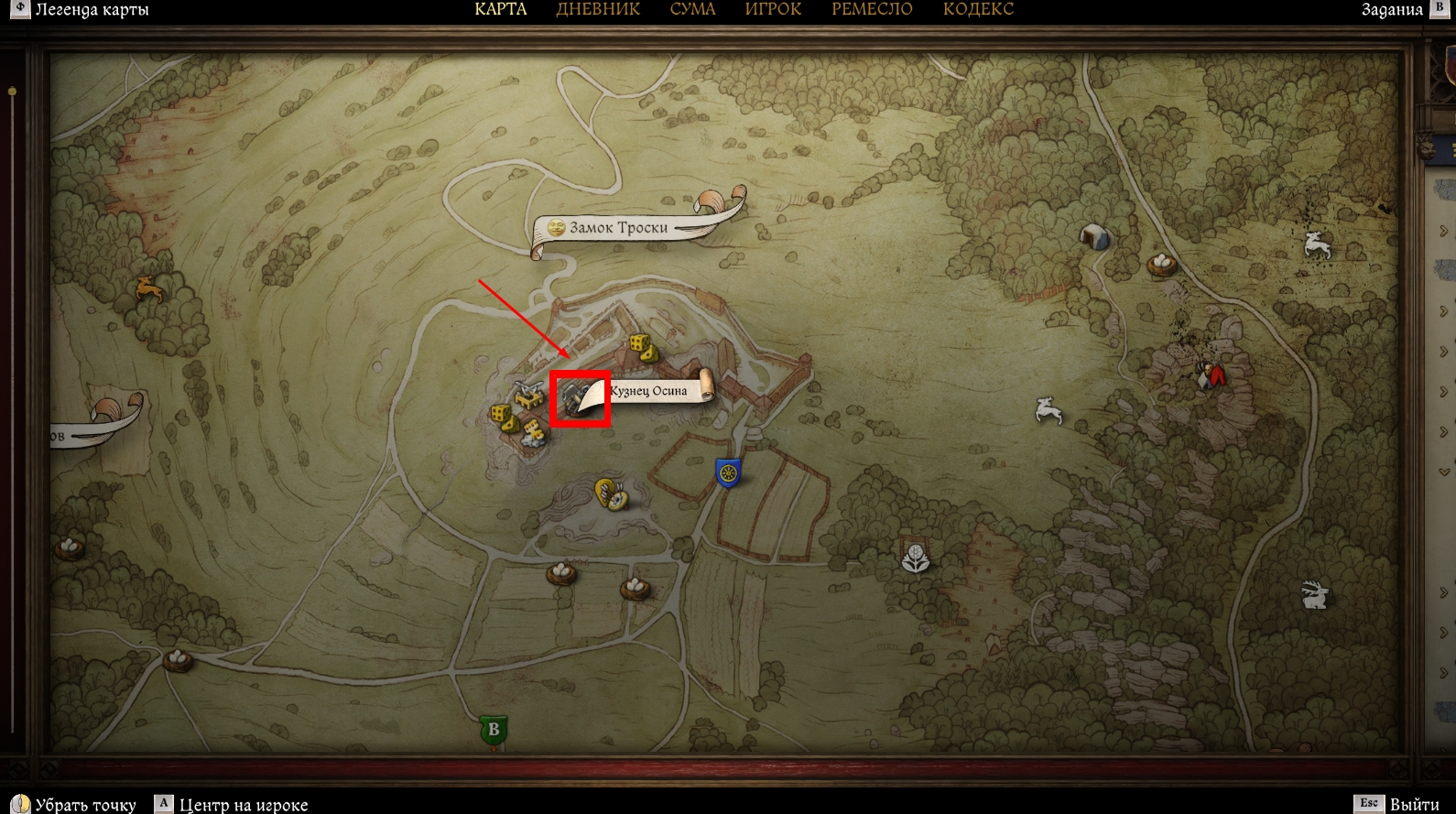Exit the map with Выйти
This screenshot has width=1456, height=814.
1414,804
